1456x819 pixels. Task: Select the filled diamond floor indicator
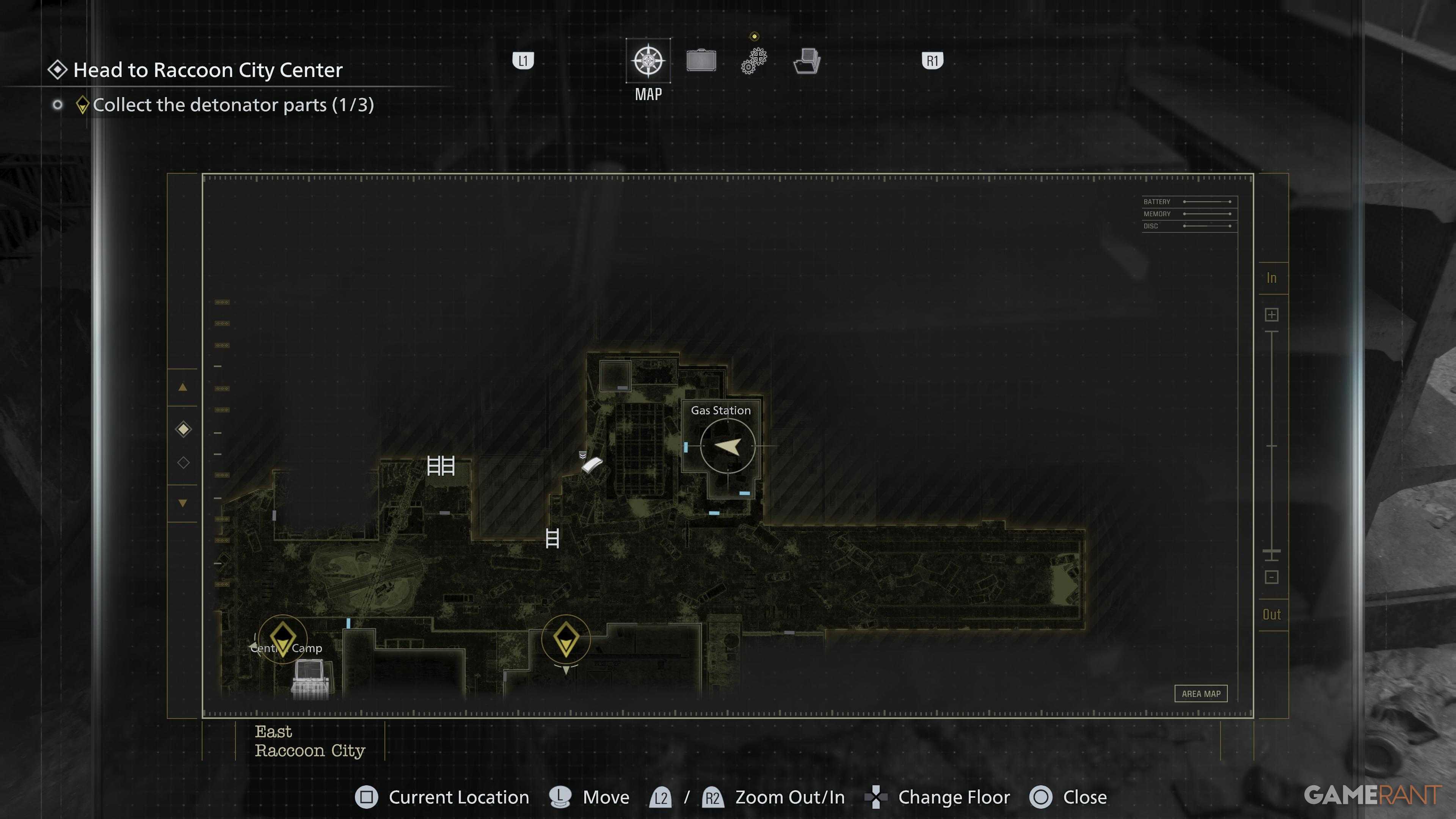(182, 429)
